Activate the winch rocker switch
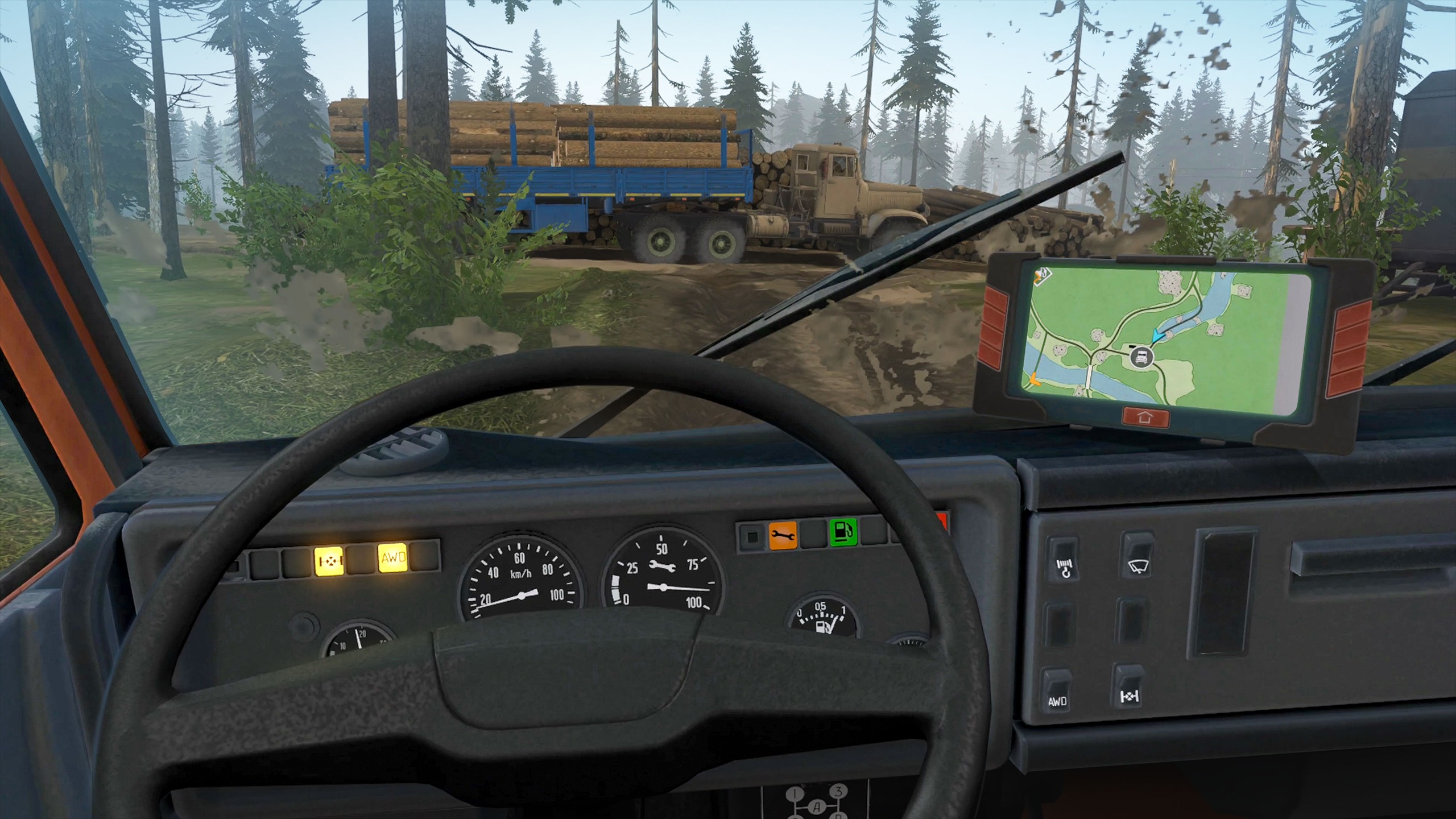The image size is (1456, 819). (x=1064, y=559)
